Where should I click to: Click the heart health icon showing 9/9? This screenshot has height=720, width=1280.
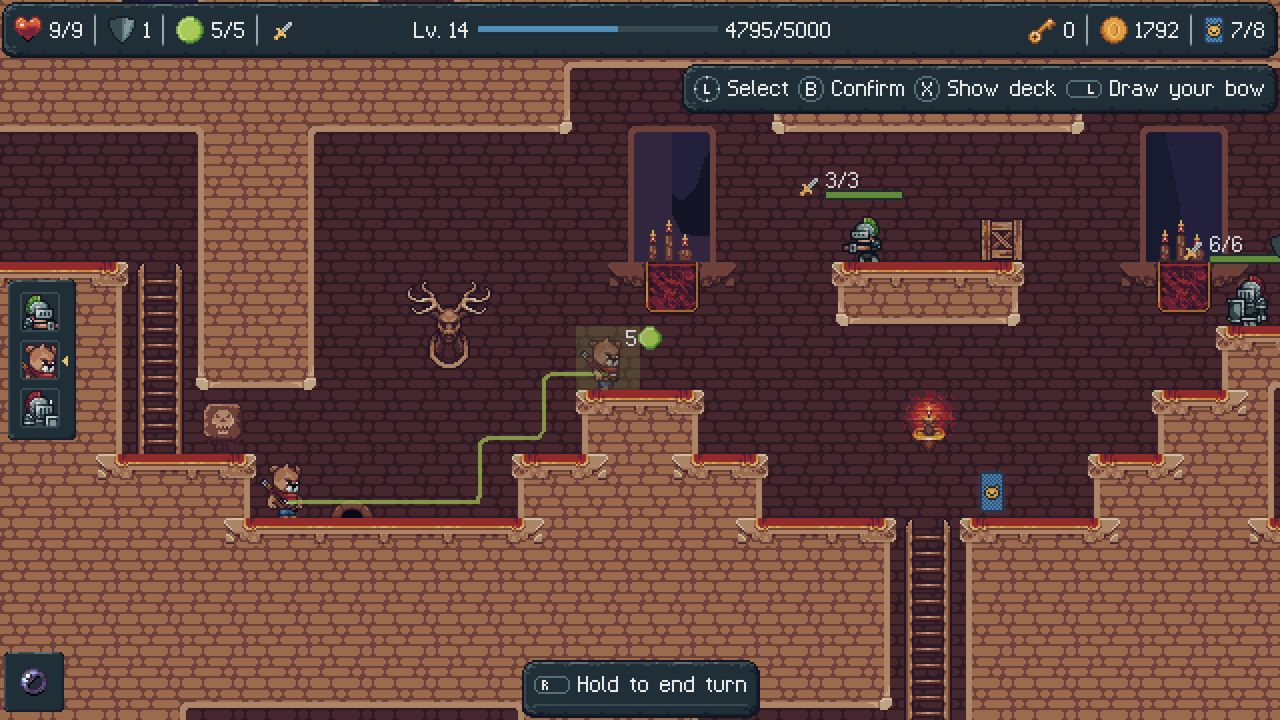tap(29, 30)
